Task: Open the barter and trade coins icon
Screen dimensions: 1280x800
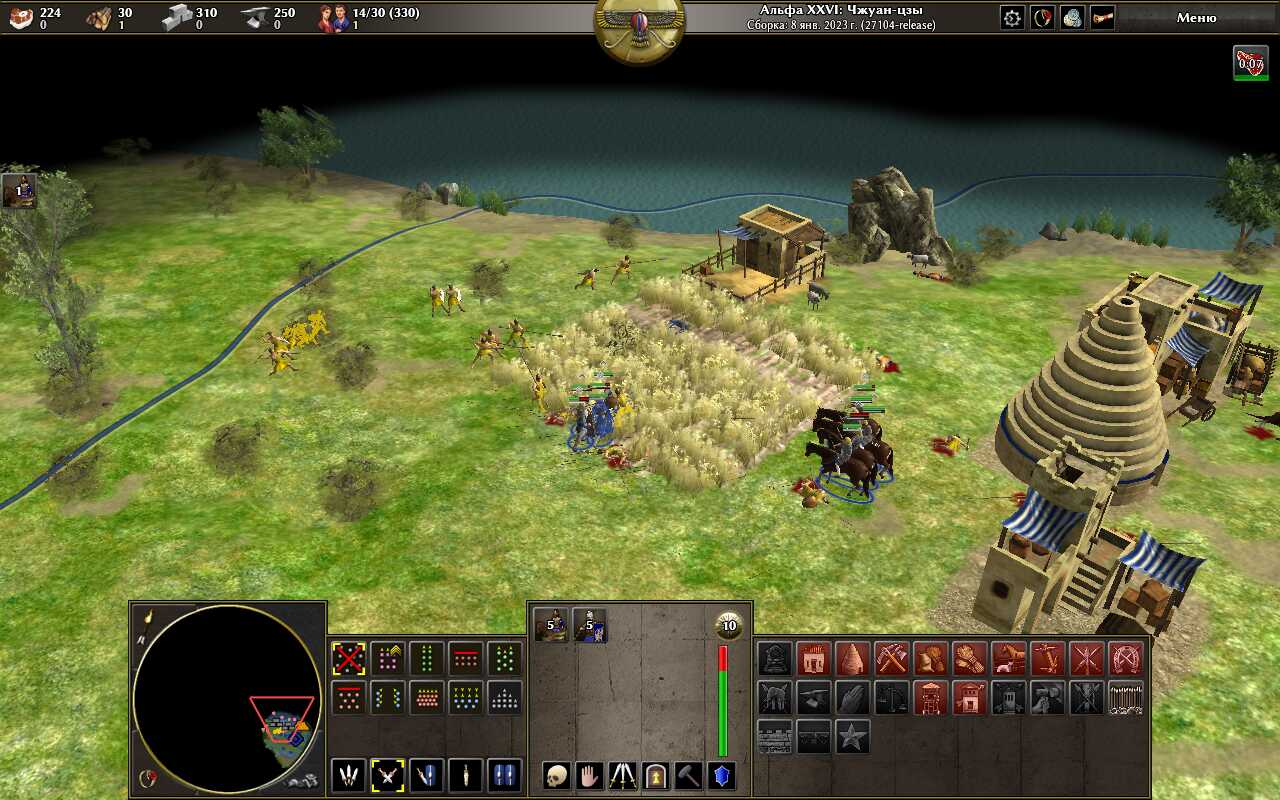Action: pyautogui.click(x=1072, y=17)
